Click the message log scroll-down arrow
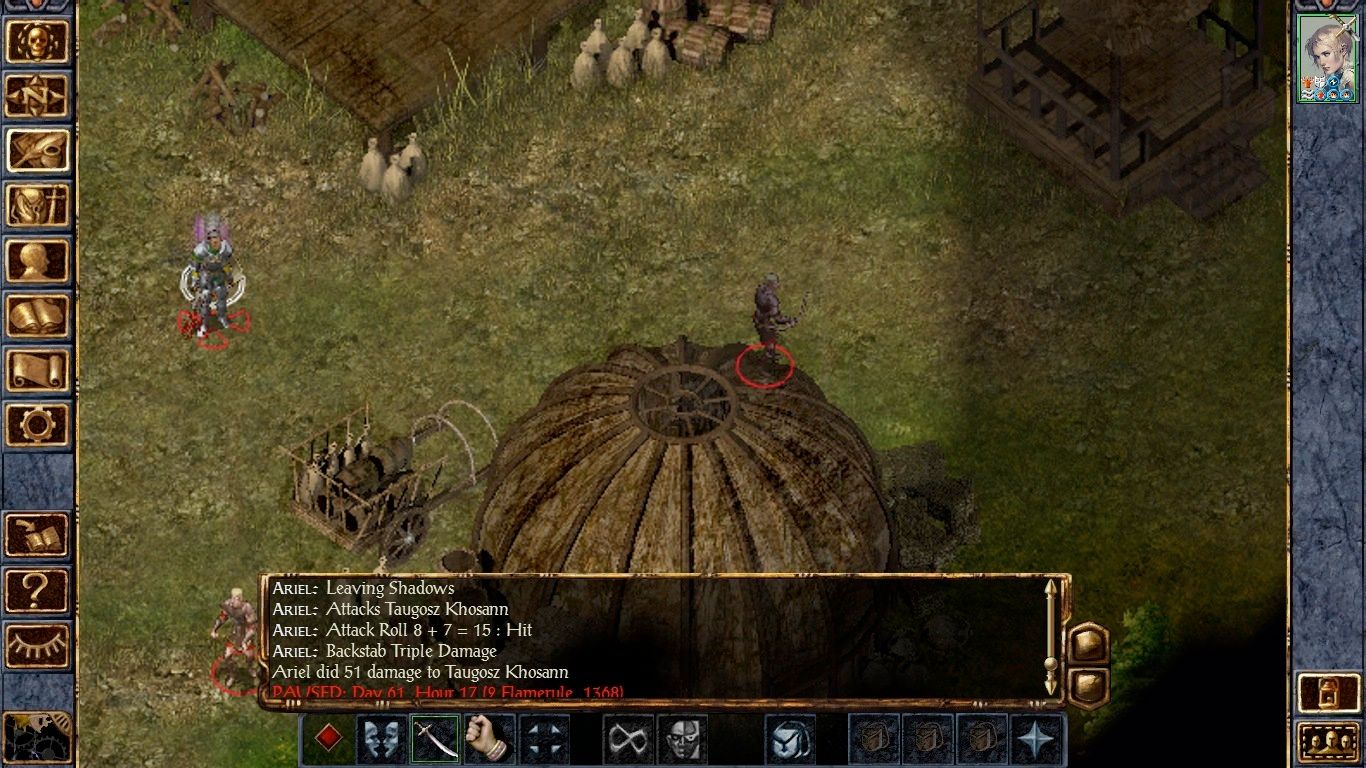1366x768 pixels. click(x=1051, y=684)
